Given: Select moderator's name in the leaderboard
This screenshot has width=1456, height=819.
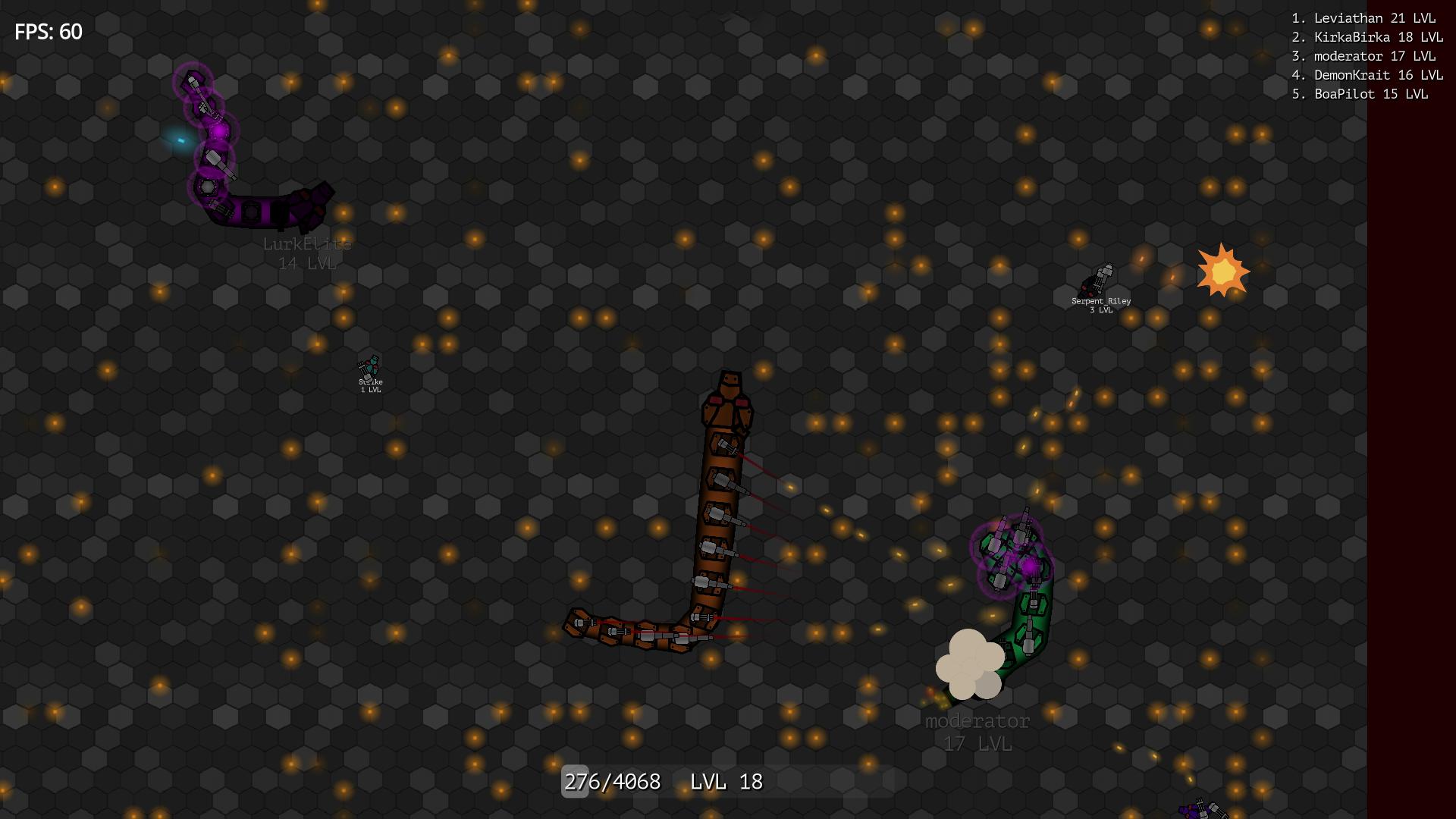Looking at the screenshot, I should [x=1363, y=55].
